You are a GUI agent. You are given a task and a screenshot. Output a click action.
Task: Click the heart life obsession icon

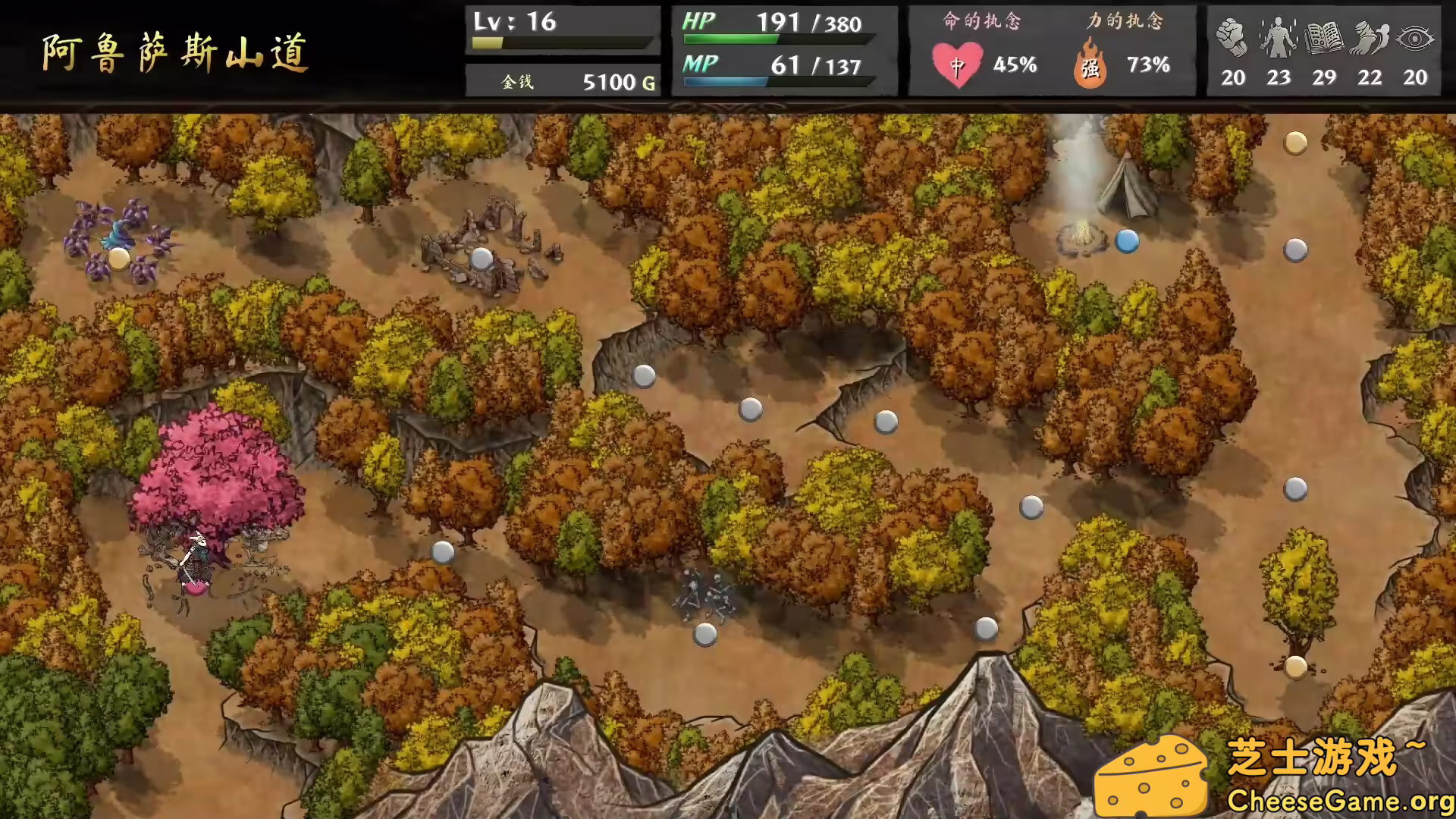point(957,66)
